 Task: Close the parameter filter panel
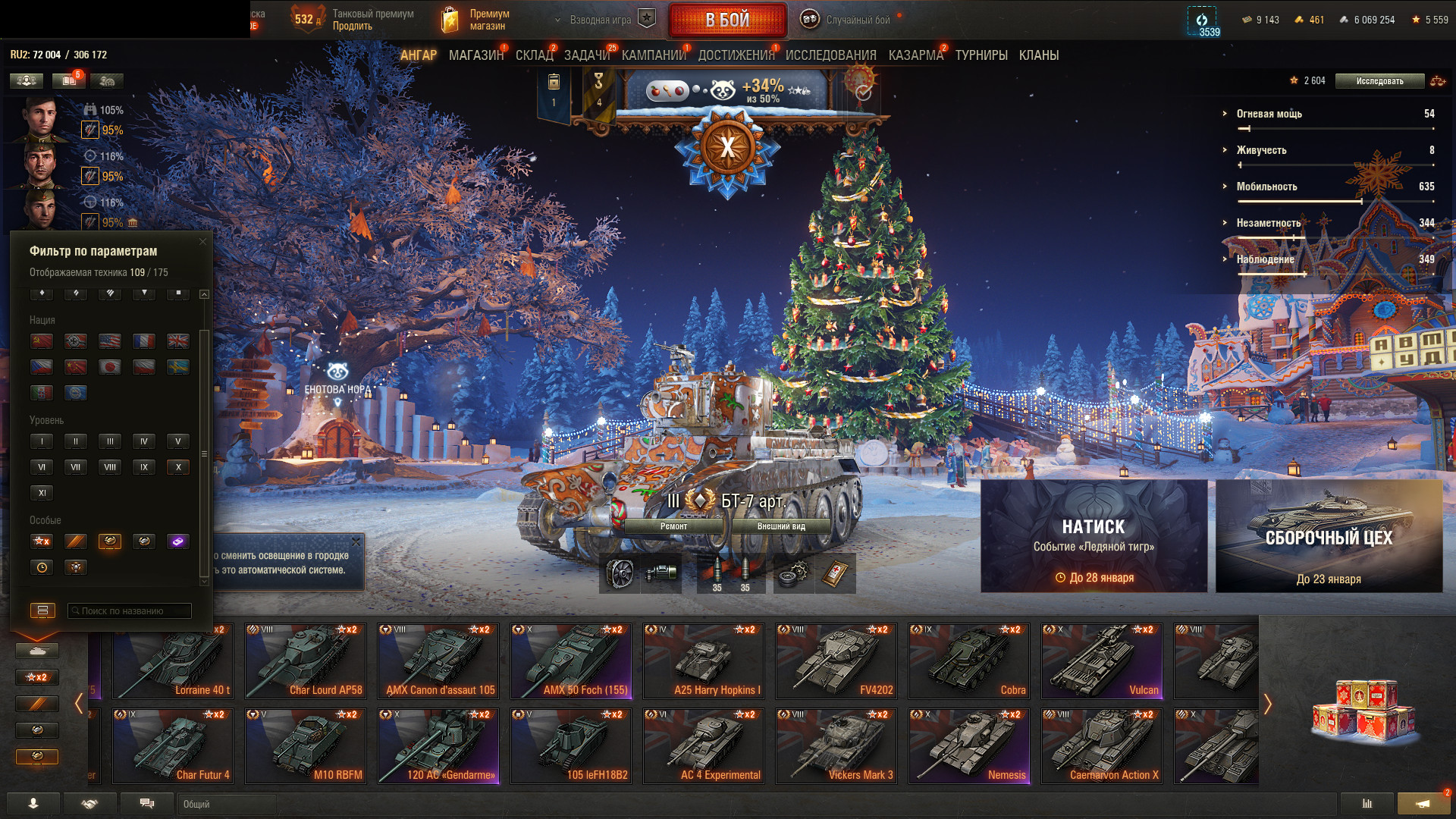tap(202, 242)
